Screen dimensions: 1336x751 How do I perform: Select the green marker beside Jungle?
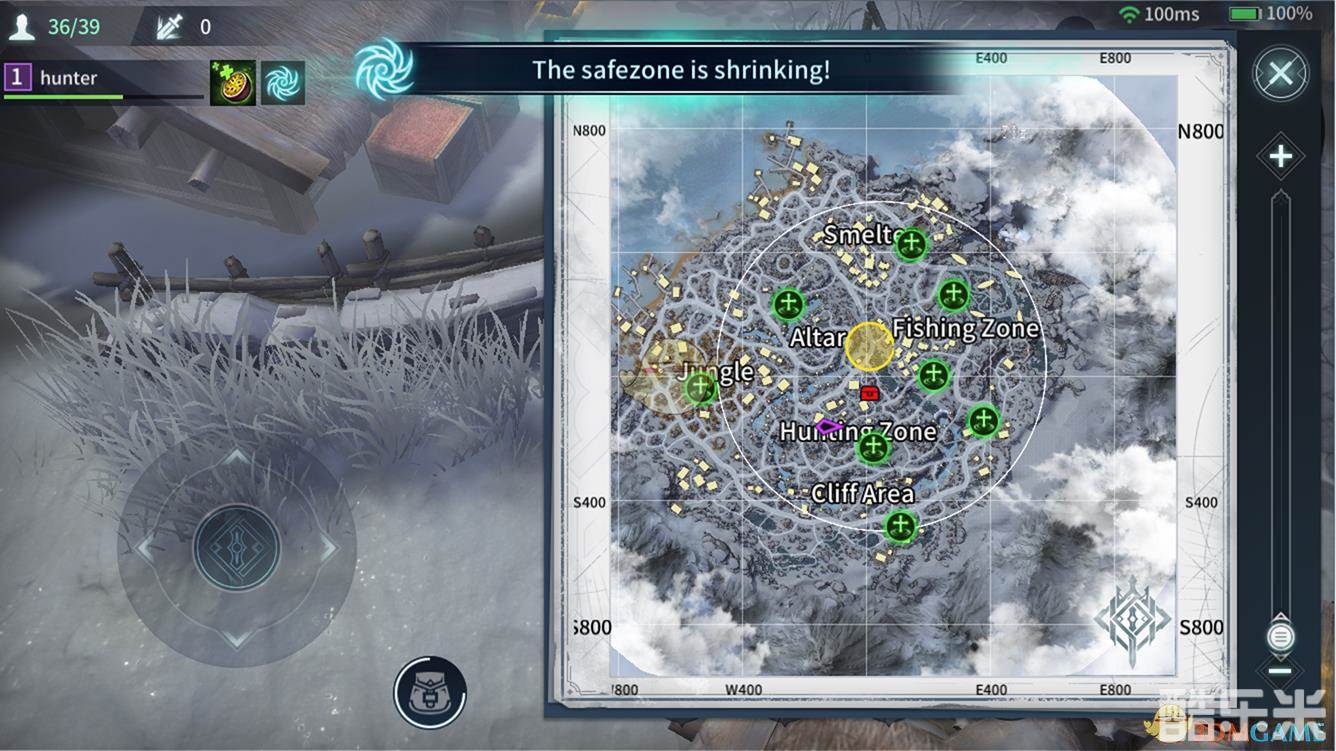coord(700,388)
